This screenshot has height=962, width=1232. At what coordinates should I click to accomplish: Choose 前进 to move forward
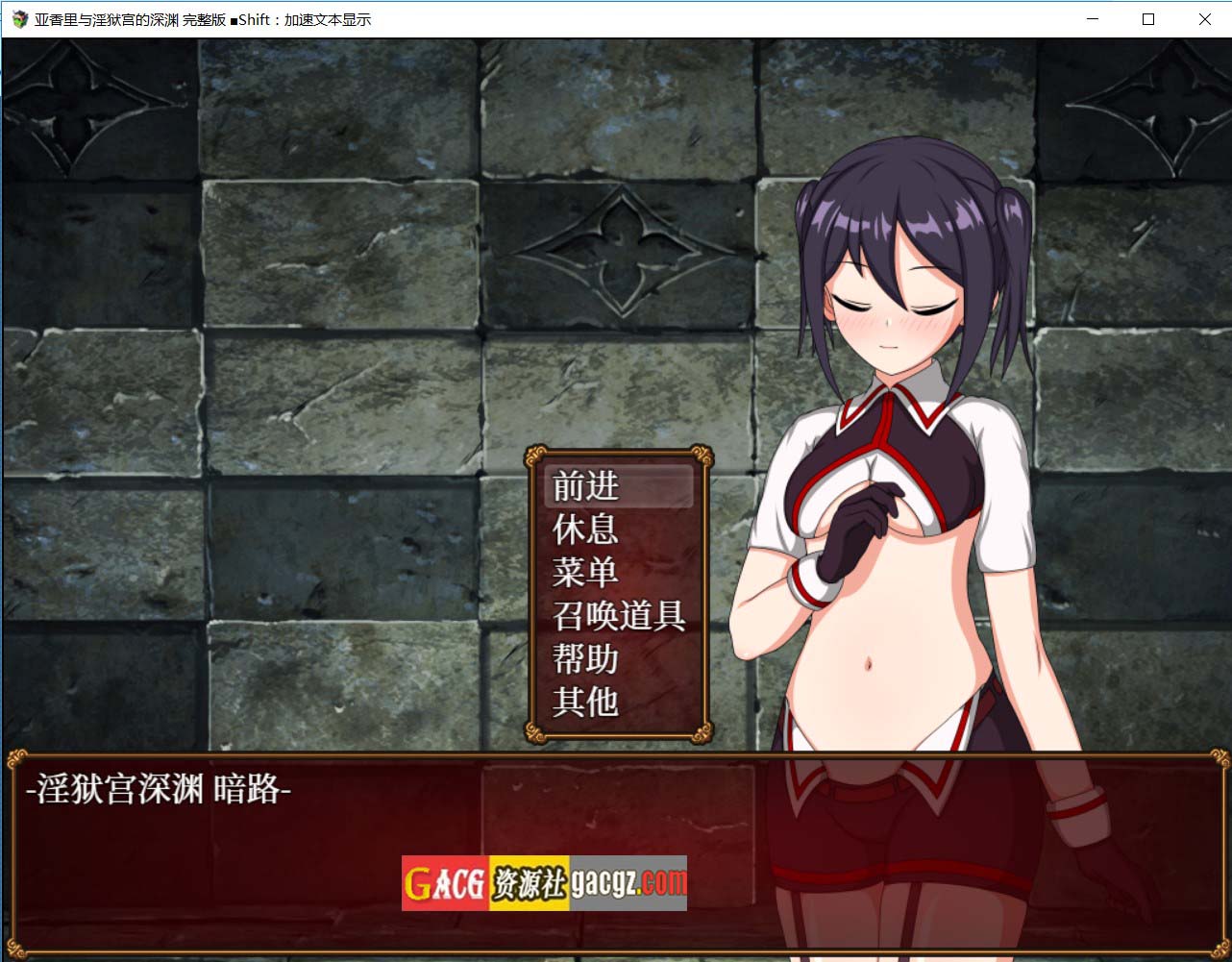618,486
